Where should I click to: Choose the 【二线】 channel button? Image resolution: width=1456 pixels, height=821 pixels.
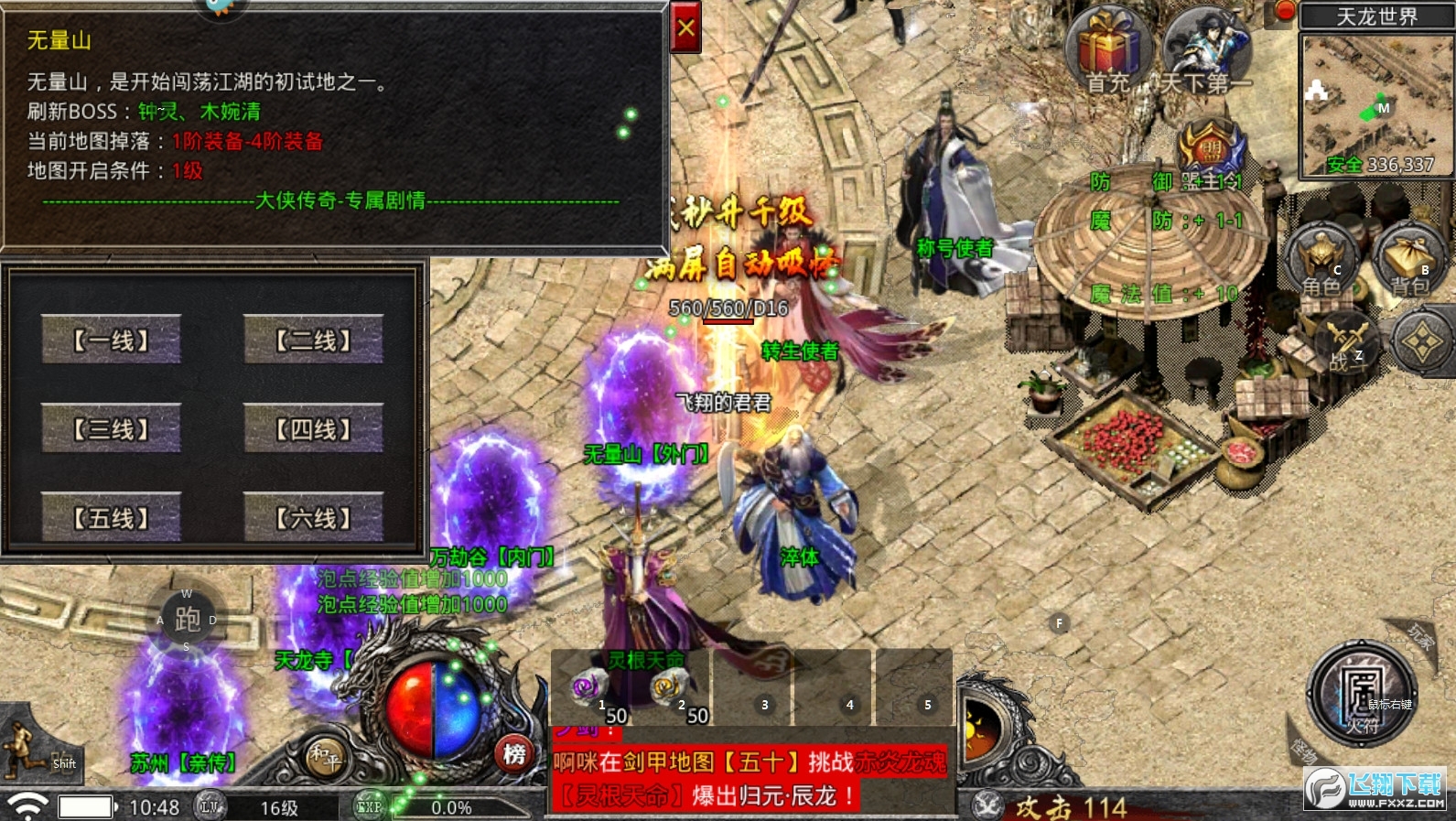pyautogui.click(x=313, y=340)
